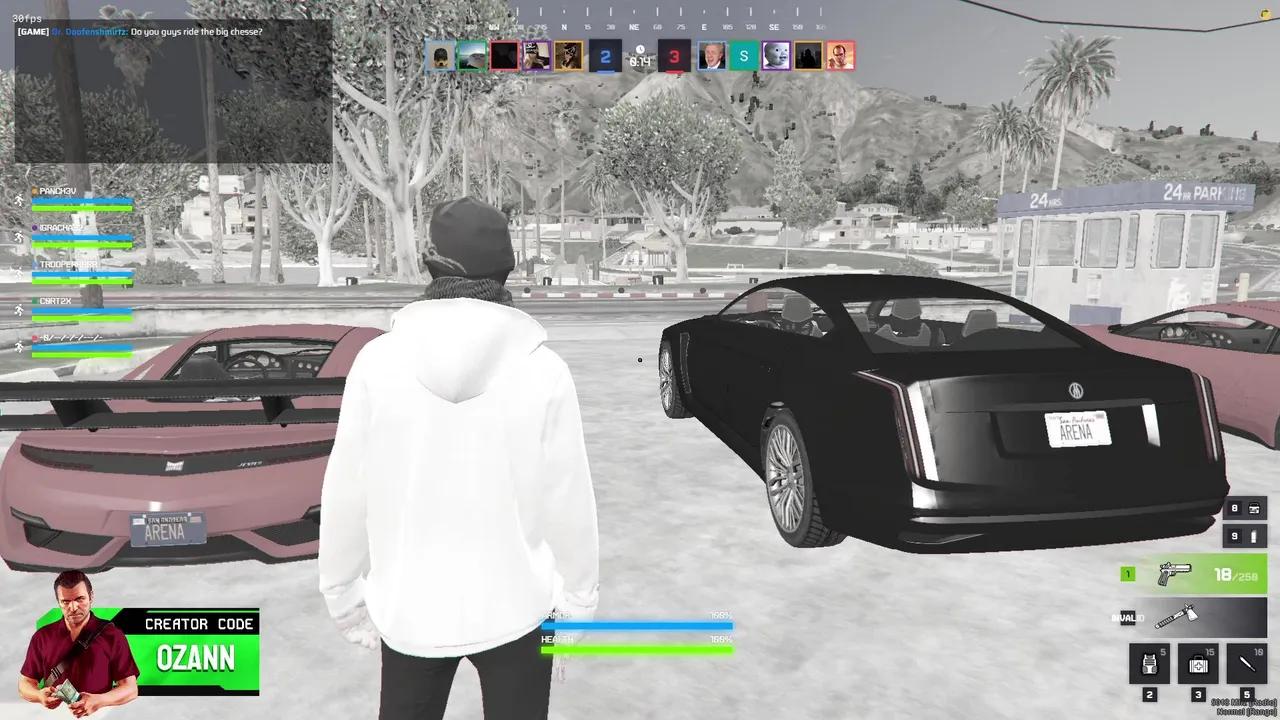Click the blue armor bar above health
1280x720 pixels.
click(636, 626)
